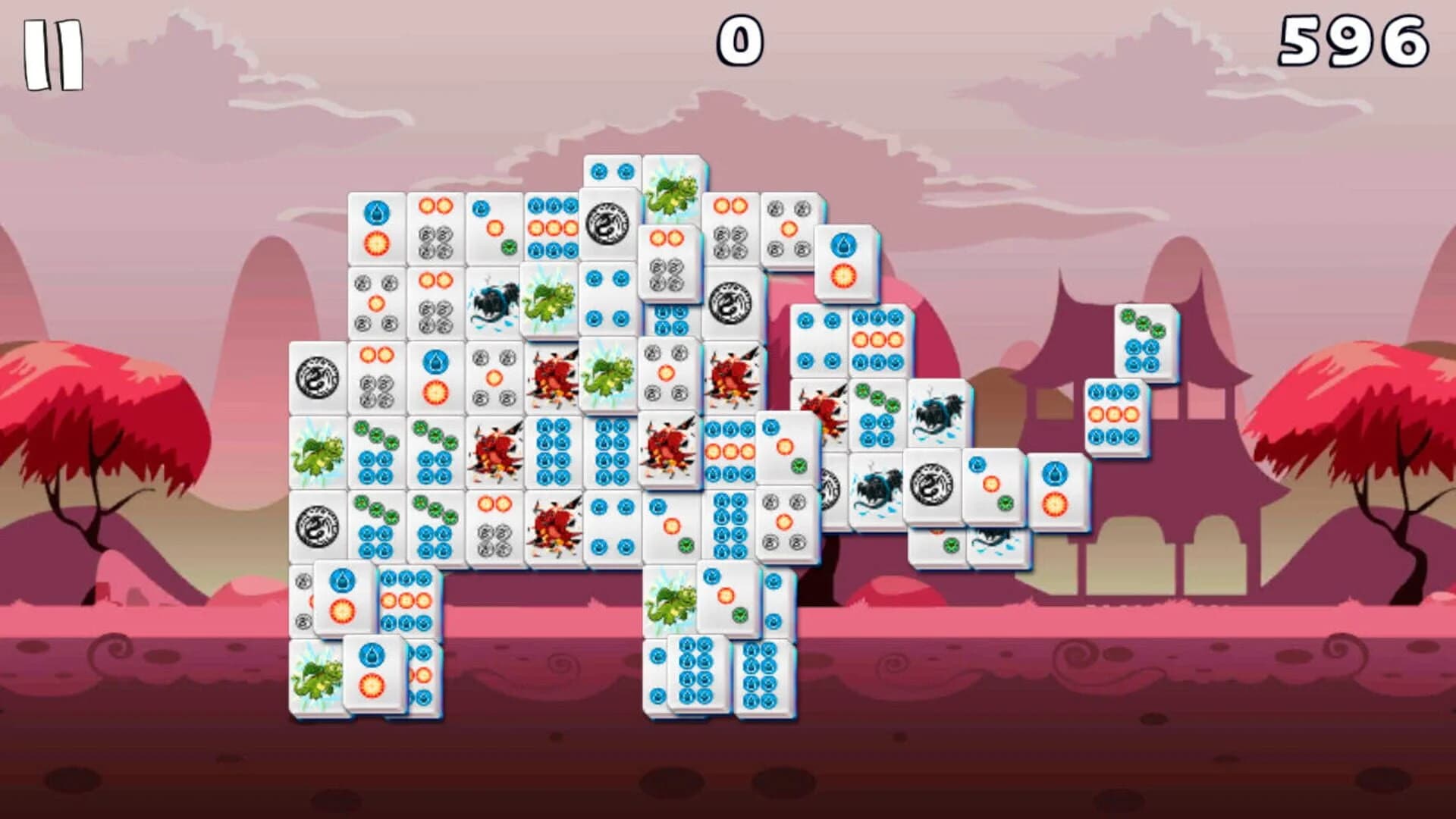This screenshot has width=1456, height=819.
Task: Select the green dragon tile at the top
Action: [x=671, y=190]
